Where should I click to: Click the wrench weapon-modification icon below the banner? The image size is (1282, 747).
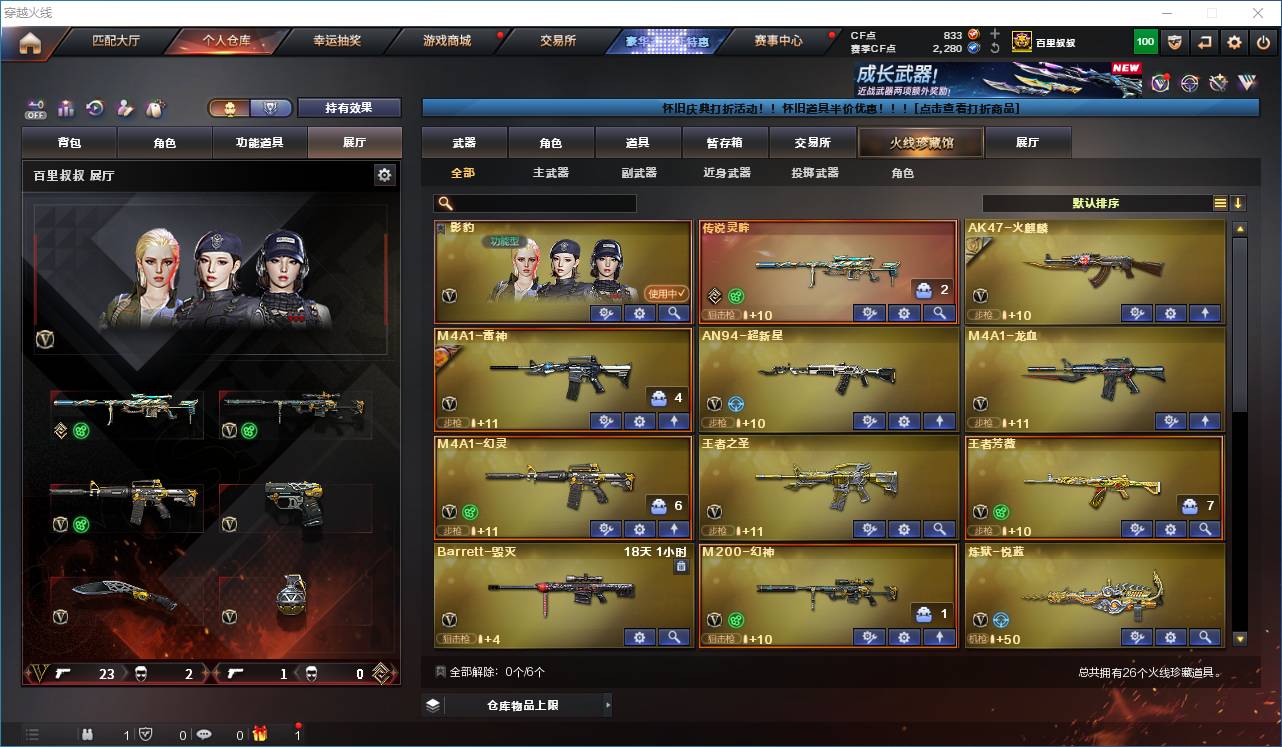click(1217, 82)
